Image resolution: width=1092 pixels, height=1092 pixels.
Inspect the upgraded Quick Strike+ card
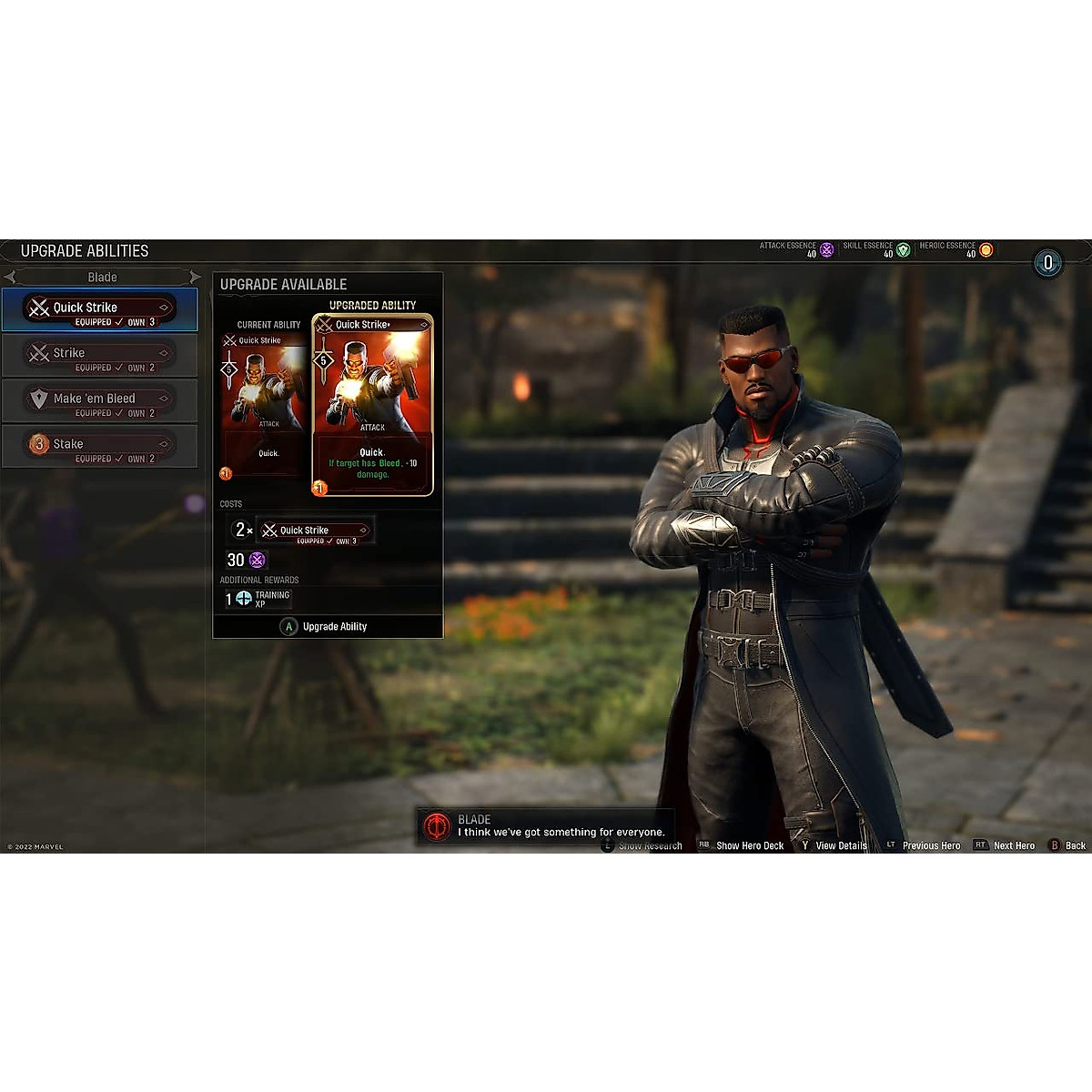[372, 406]
